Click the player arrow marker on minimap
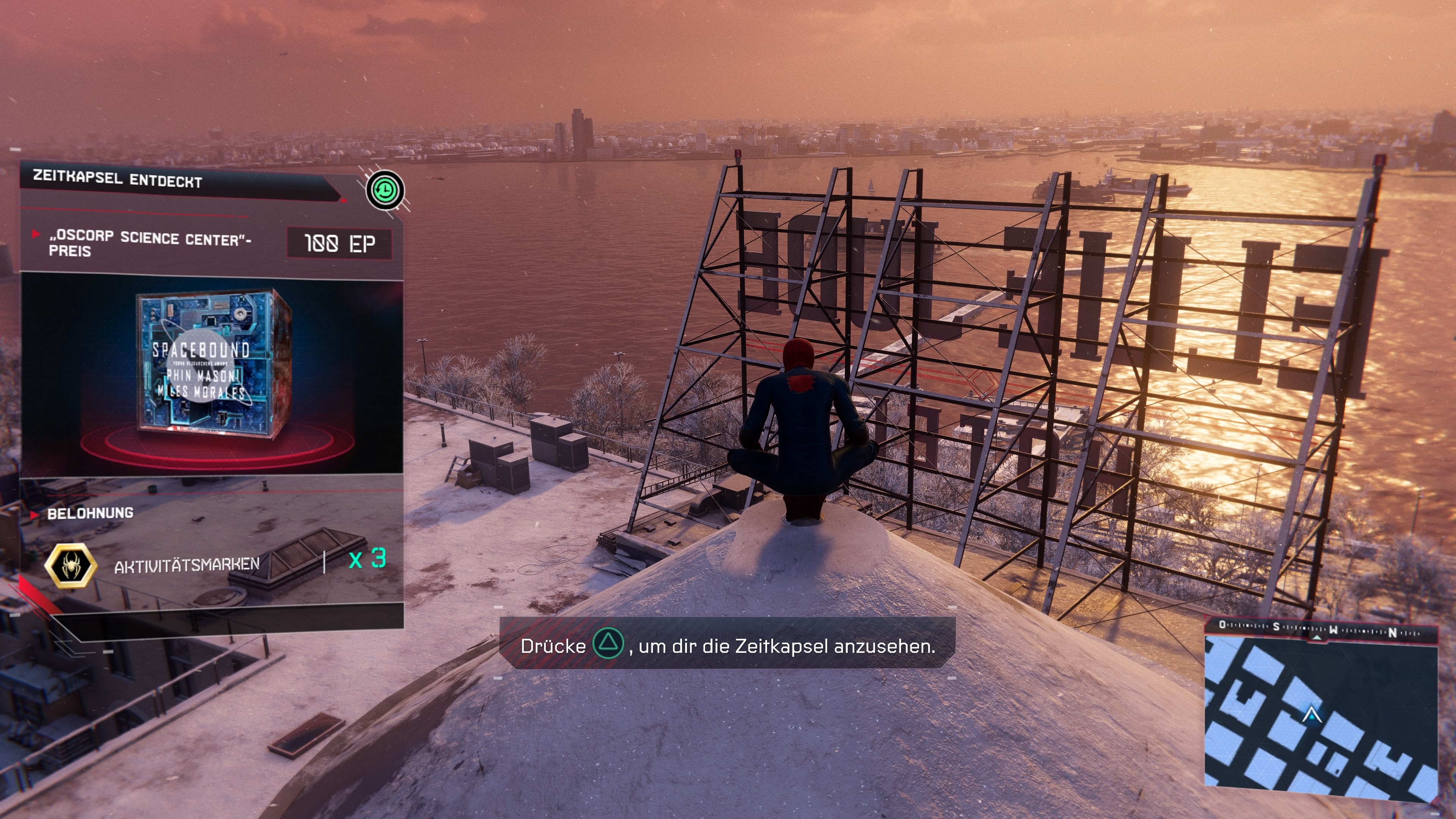 tap(1311, 715)
